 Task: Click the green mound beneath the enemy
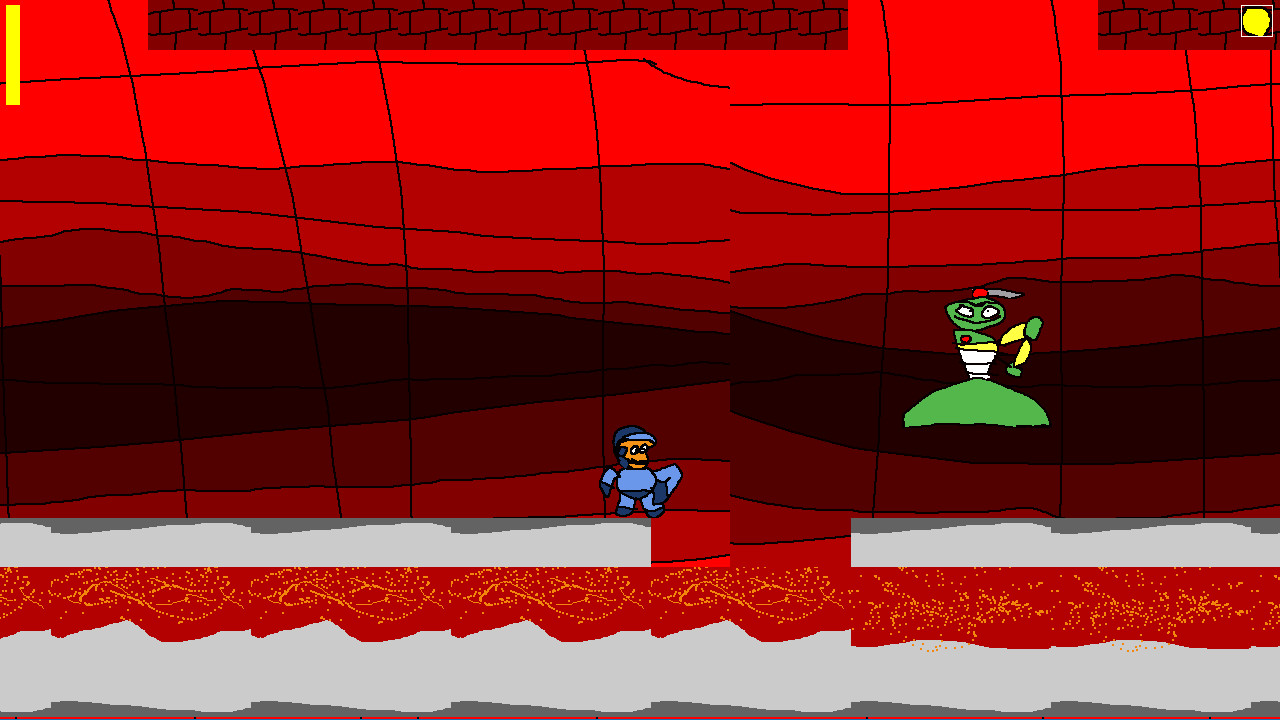click(x=975, y=405)
